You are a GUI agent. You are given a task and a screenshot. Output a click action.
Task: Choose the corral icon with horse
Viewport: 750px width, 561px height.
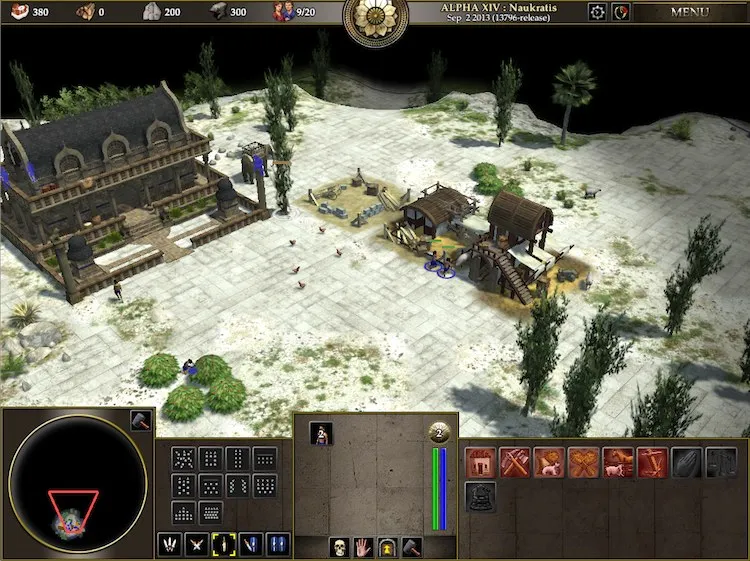tap(617, 461)
